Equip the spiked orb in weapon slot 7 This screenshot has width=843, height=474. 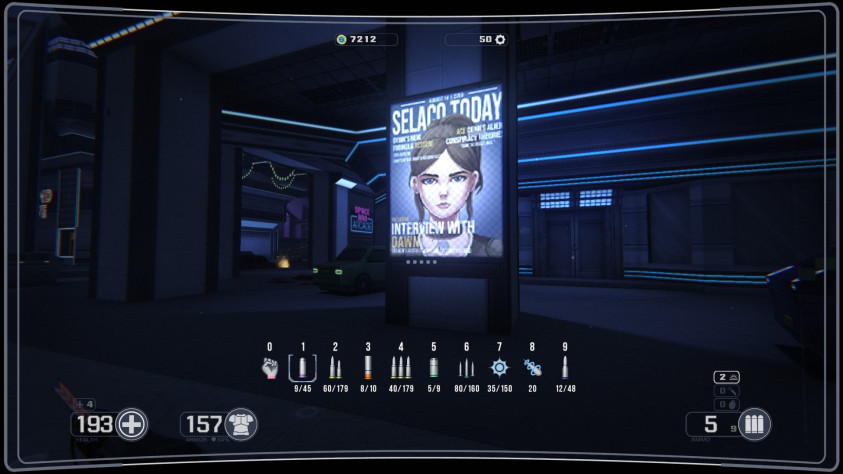click(499, 368)
